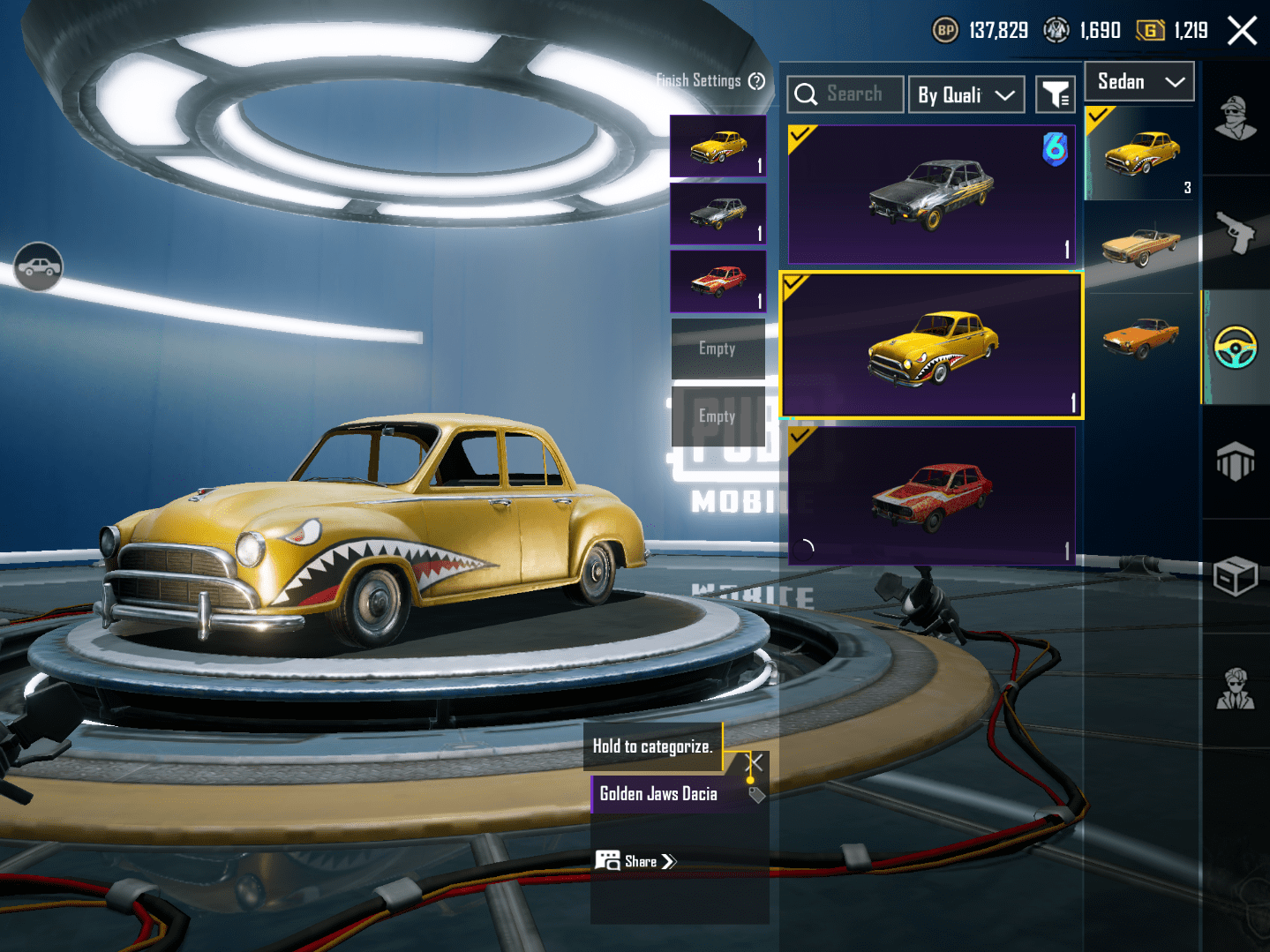Open the filter funnel button
1270x952 pixels.
1055,95
